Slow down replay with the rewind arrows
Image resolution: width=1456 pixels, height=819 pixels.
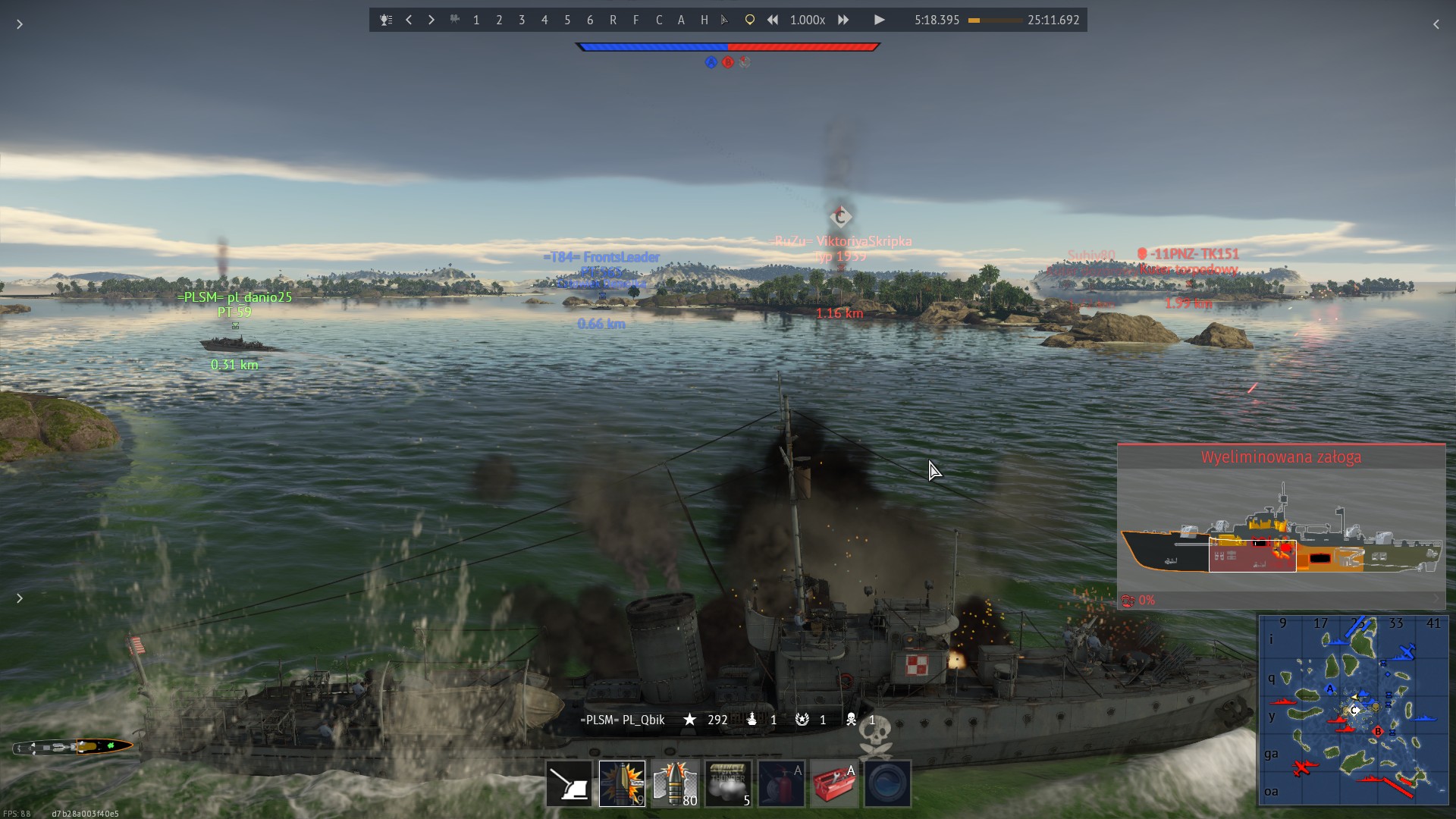coord(772,20)
